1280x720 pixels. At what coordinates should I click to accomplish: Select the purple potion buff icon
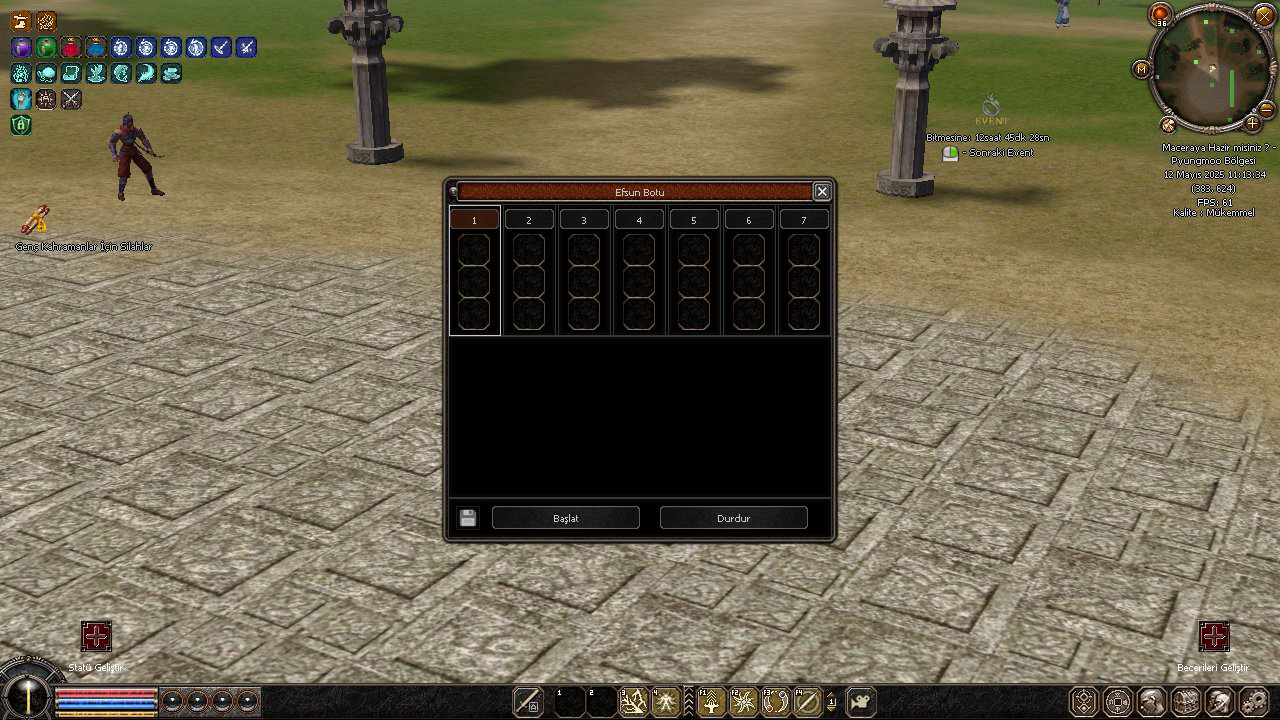21,47
